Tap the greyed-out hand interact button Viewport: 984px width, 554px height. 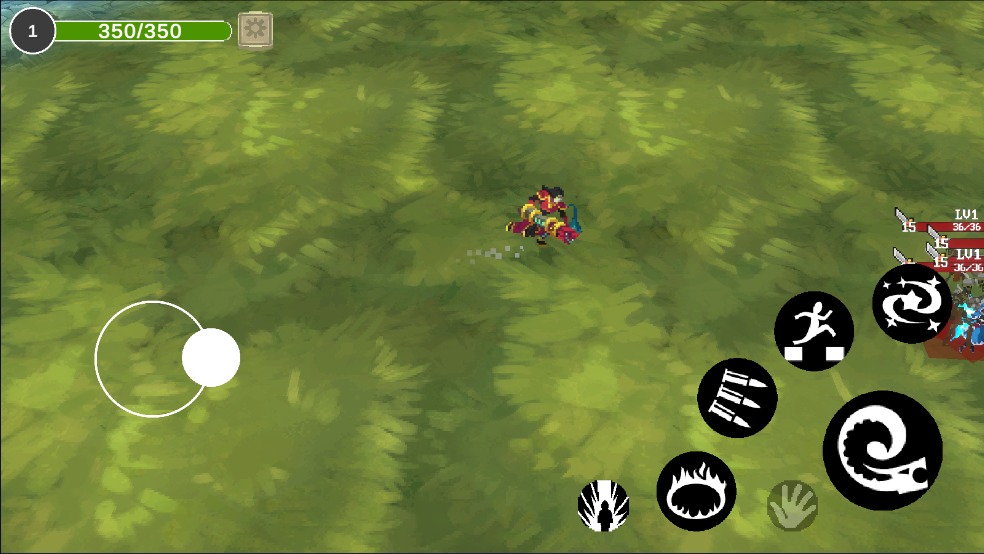[792, 506]
